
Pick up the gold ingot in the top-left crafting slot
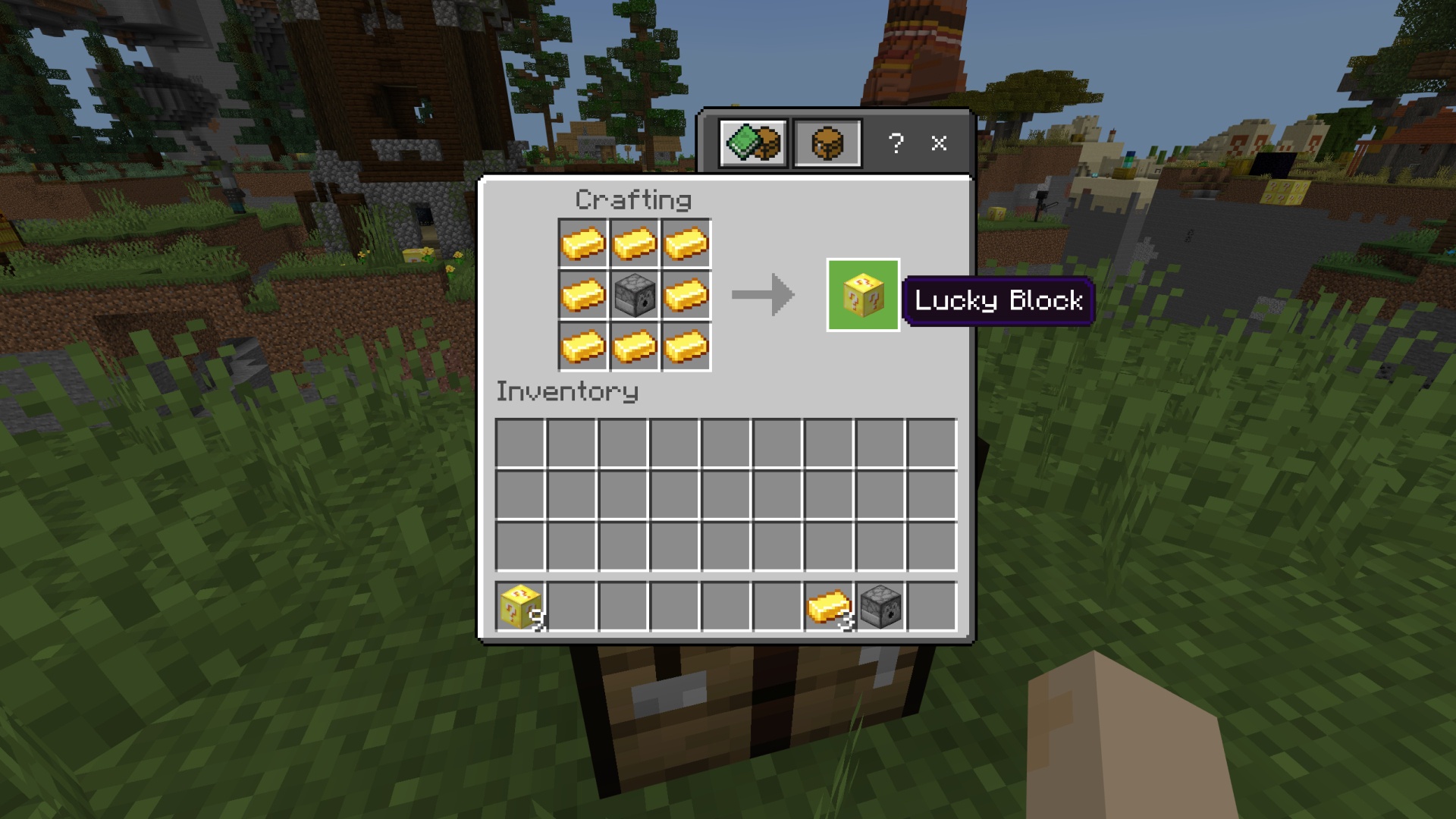pyautogui.click(x=584, y=243)
